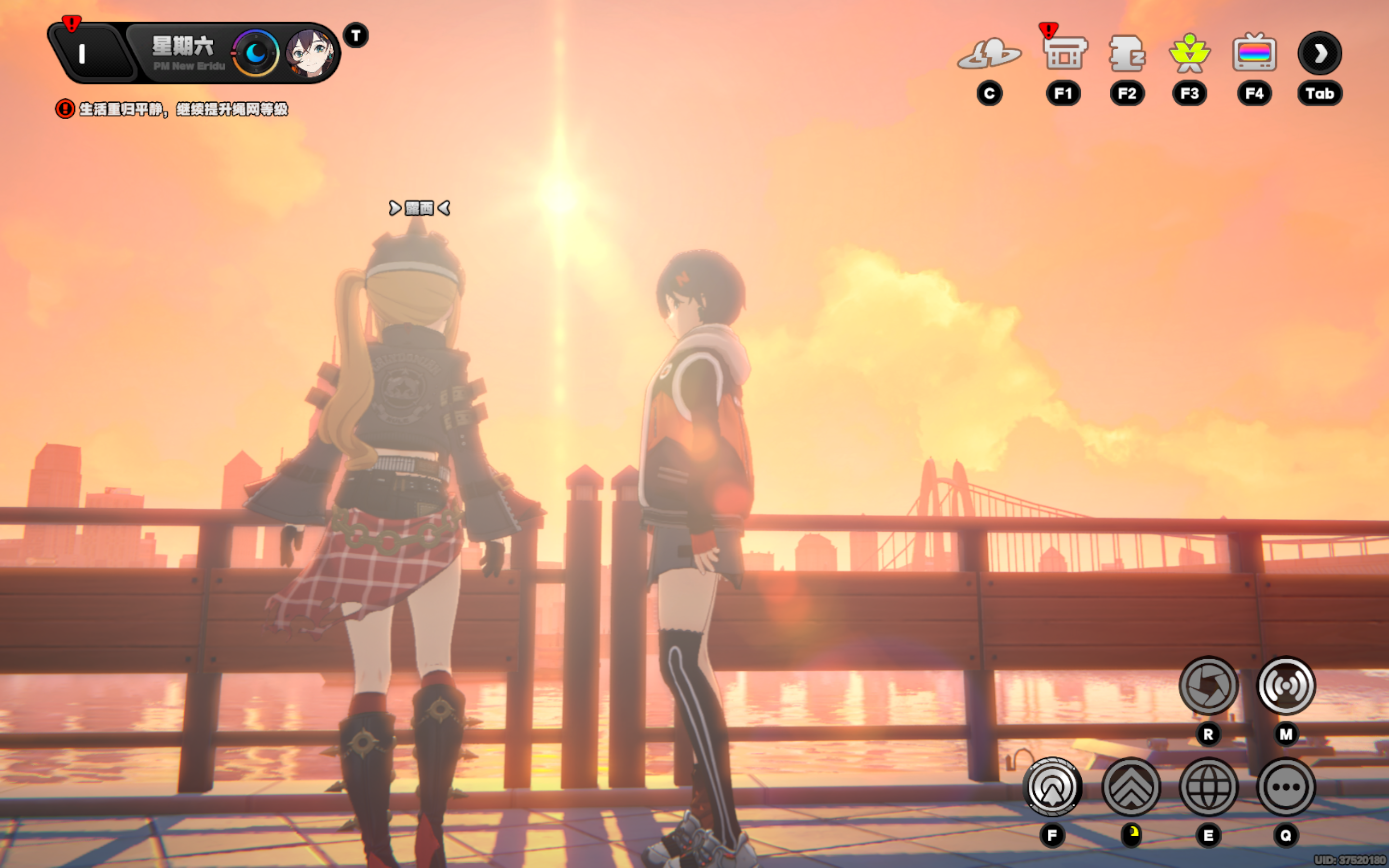
Task: Open the rainbow television icon
Action: (1254, 54)
